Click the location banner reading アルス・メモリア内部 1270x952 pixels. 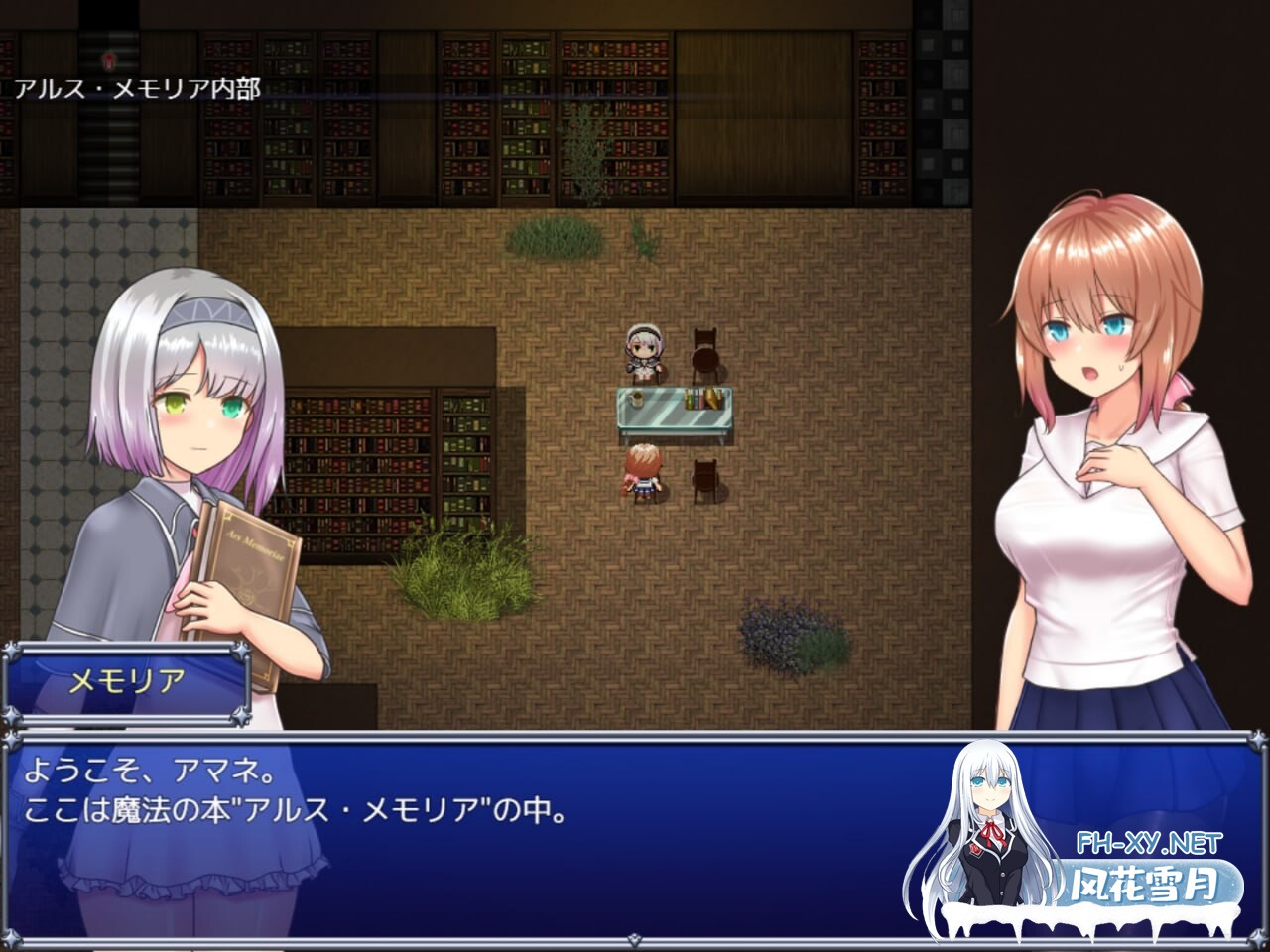tap(136, 89)
